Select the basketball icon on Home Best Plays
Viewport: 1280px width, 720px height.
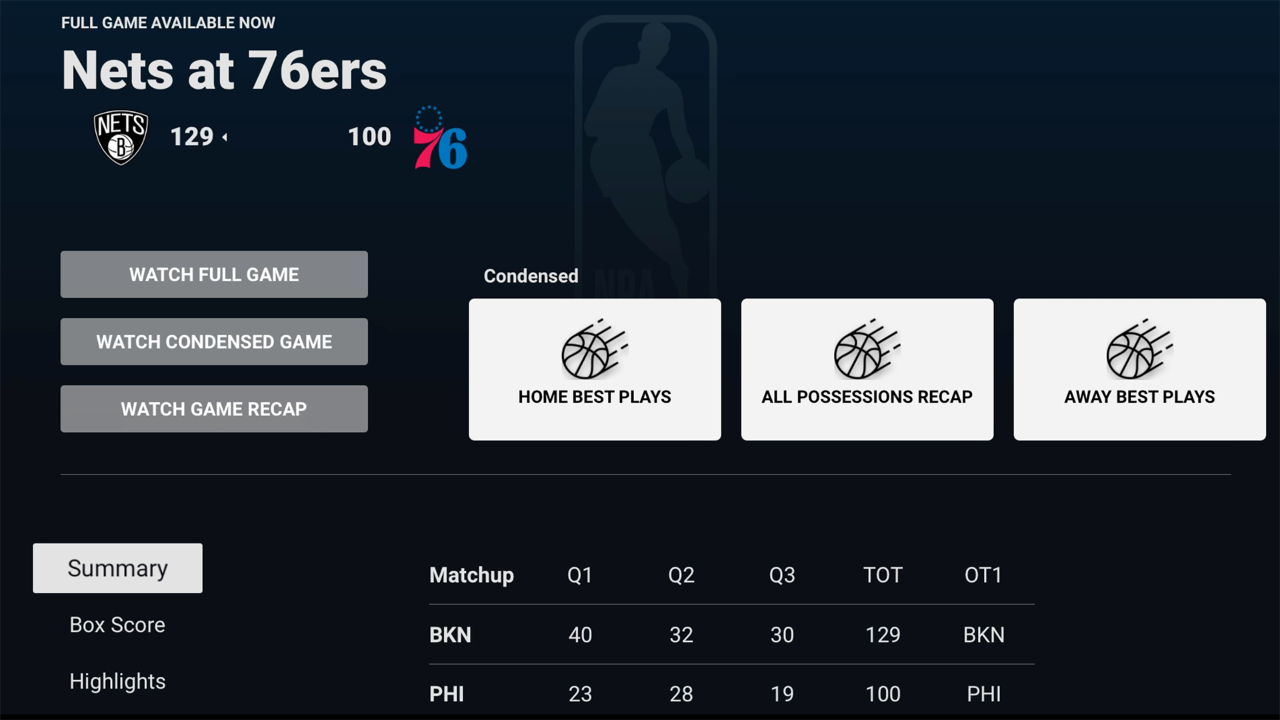(x=594, y=351)
